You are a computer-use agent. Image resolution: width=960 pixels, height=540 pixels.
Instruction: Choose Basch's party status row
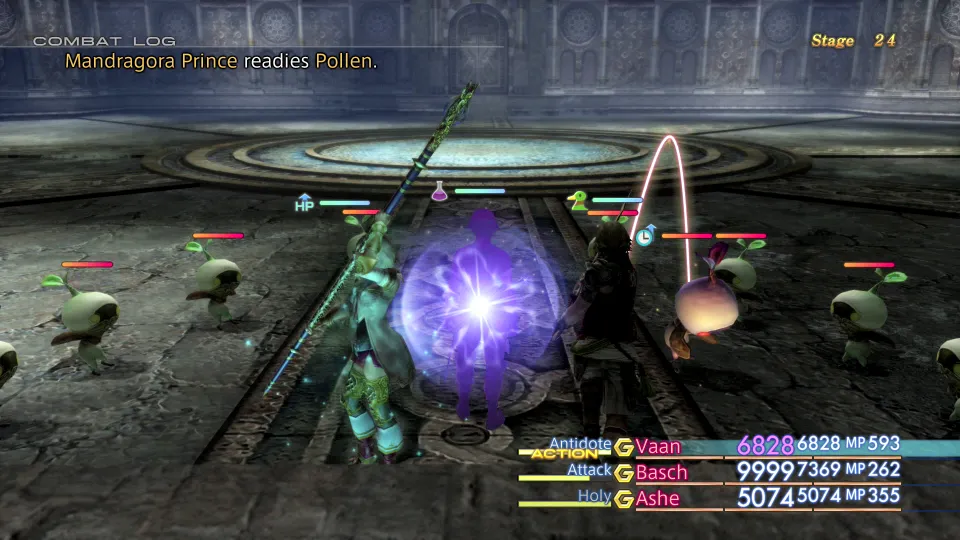(662, 472)
